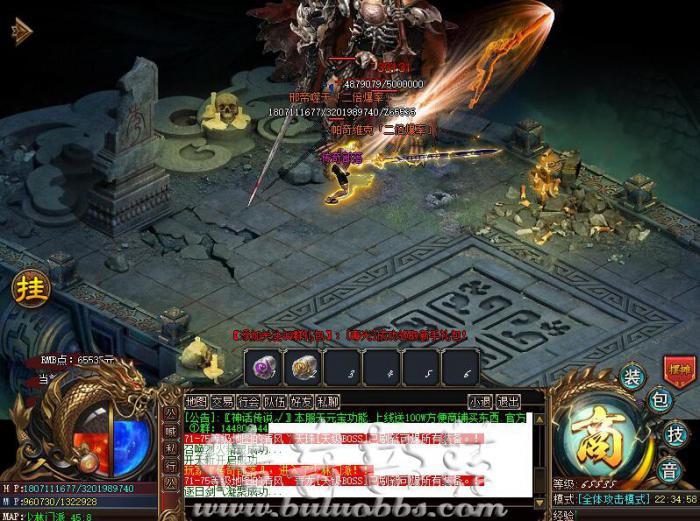Start a 私聊 private chat
700x521 pixels.
[x=326, y=402]
